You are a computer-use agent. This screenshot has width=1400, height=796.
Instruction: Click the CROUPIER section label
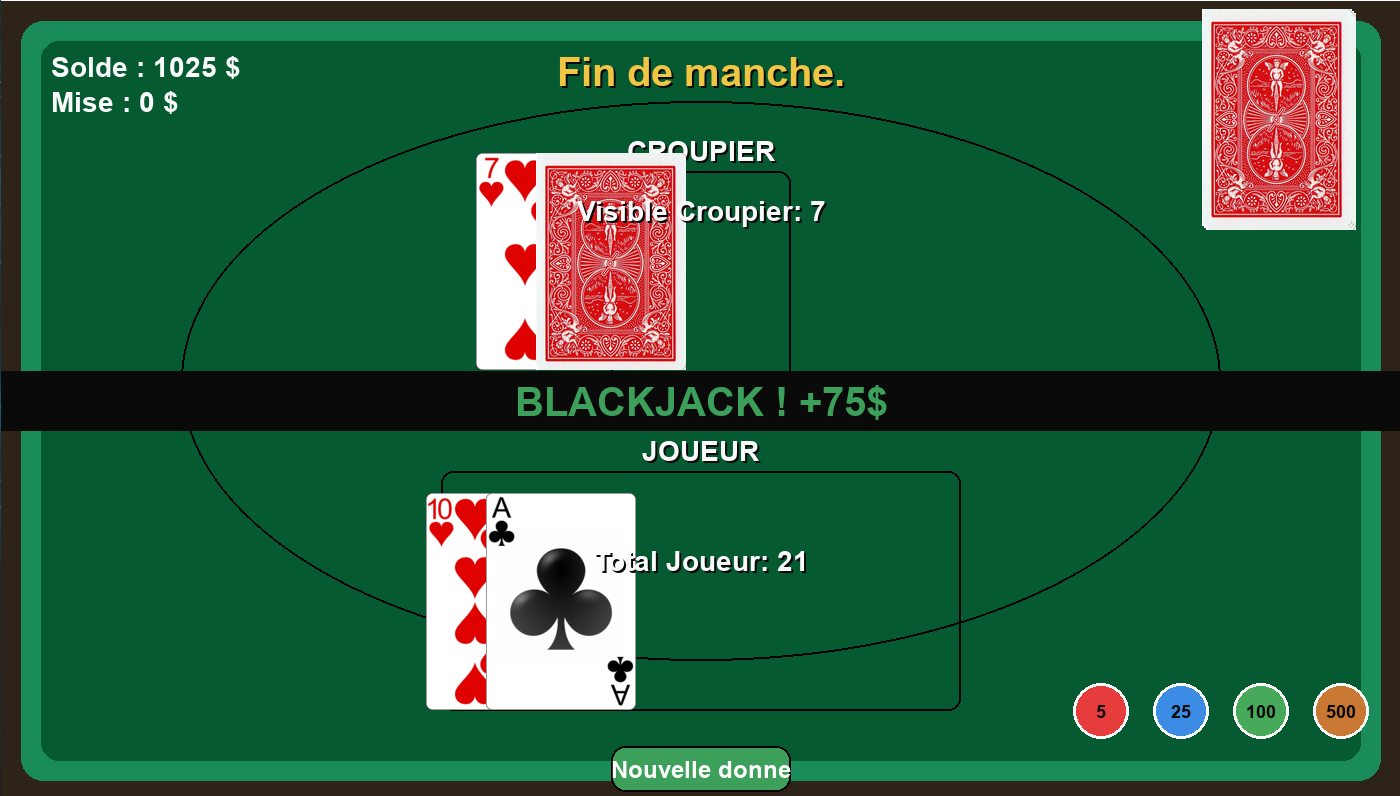coord(701,151)
